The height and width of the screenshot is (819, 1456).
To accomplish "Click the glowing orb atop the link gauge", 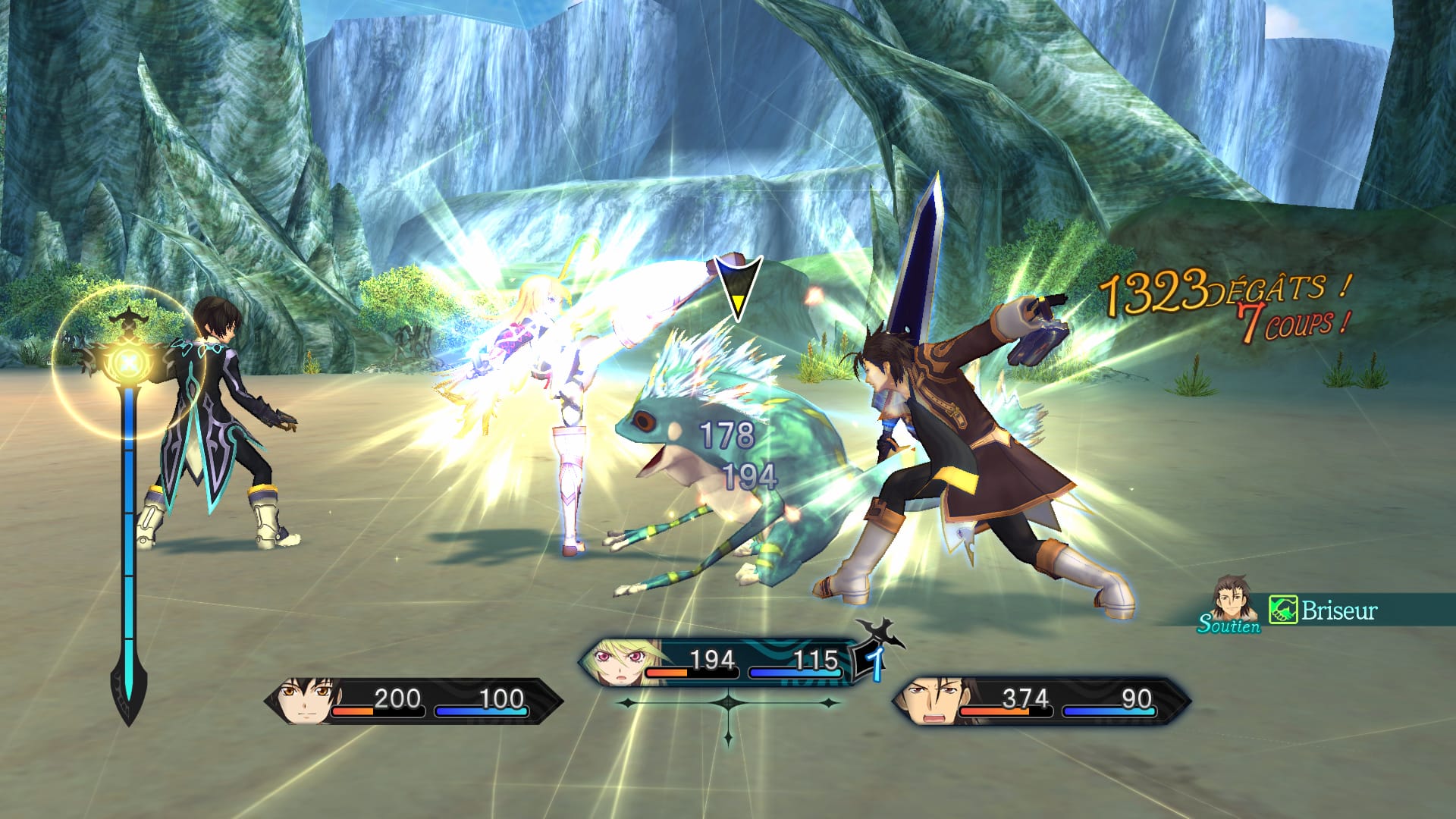I will click(130, 363).
